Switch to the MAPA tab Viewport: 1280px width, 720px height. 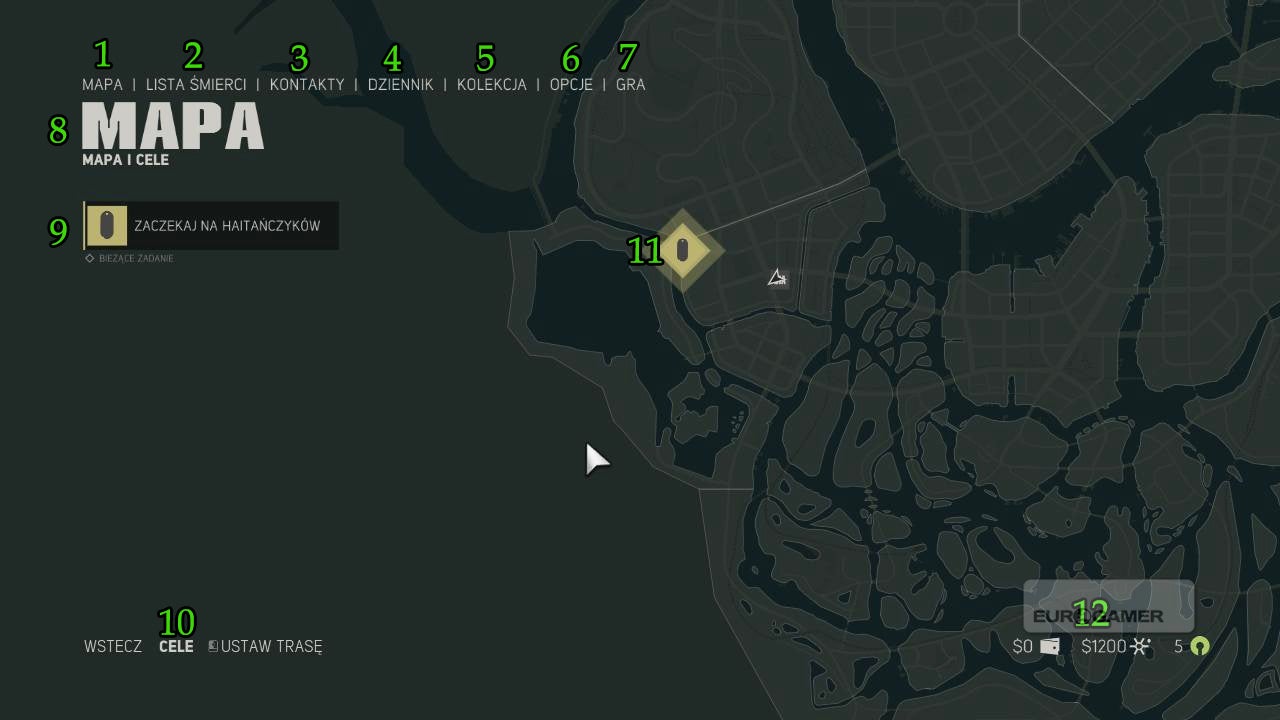(x=102, y=85)
